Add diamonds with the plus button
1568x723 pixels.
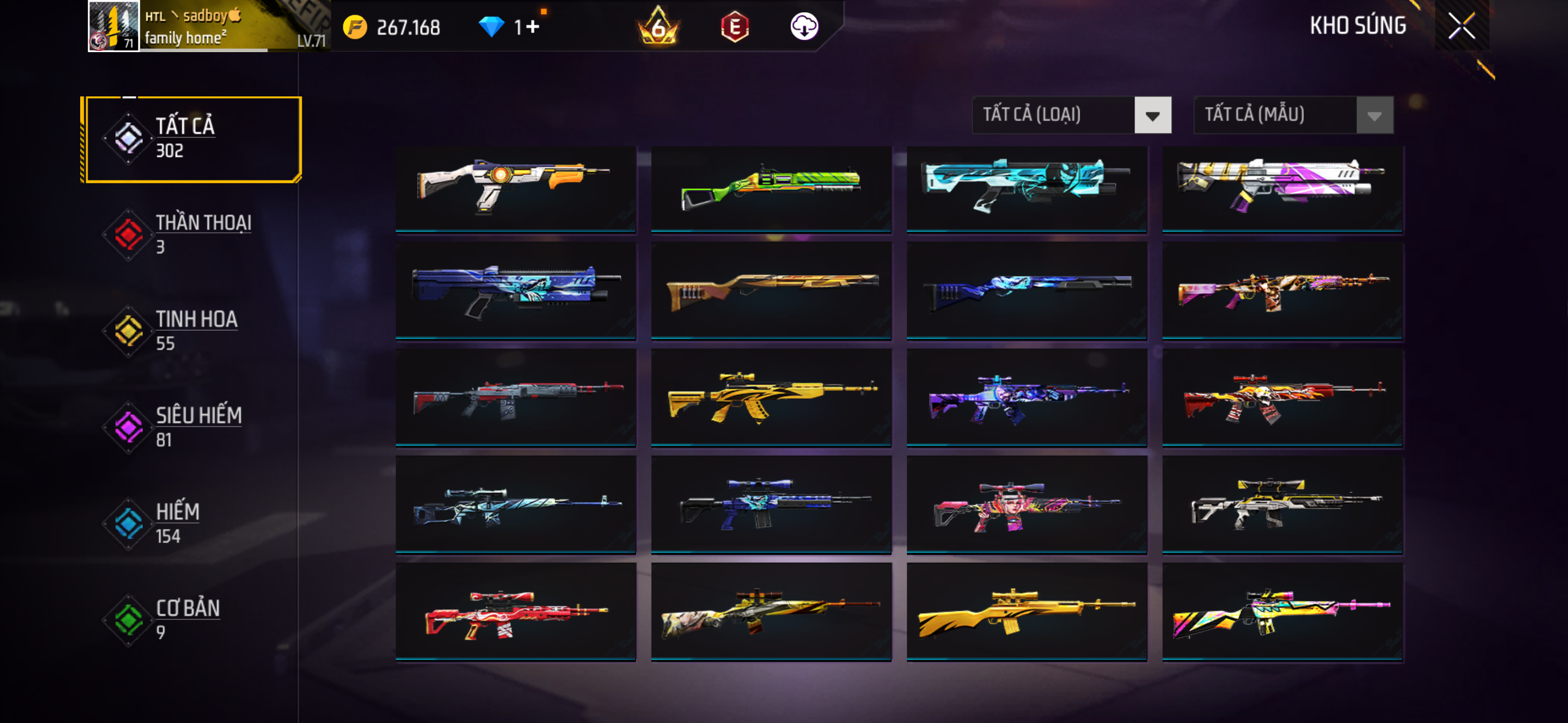click(x=533, y=27)
